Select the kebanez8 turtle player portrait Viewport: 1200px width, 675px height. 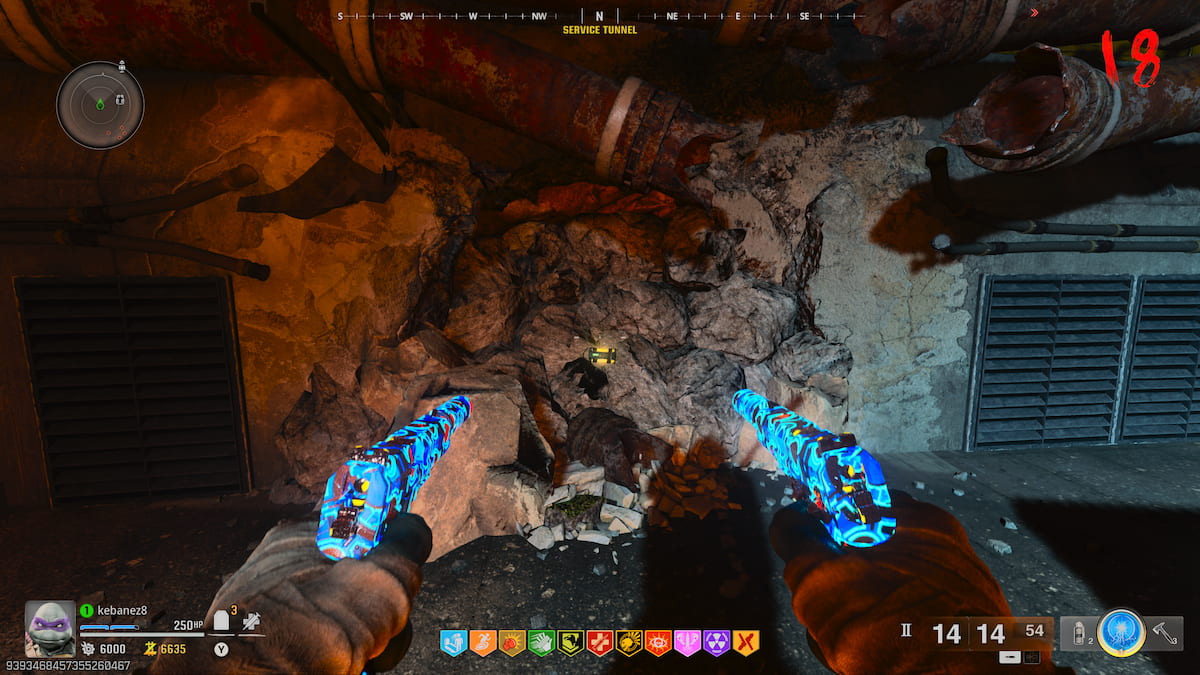click(x=49, y=628)
